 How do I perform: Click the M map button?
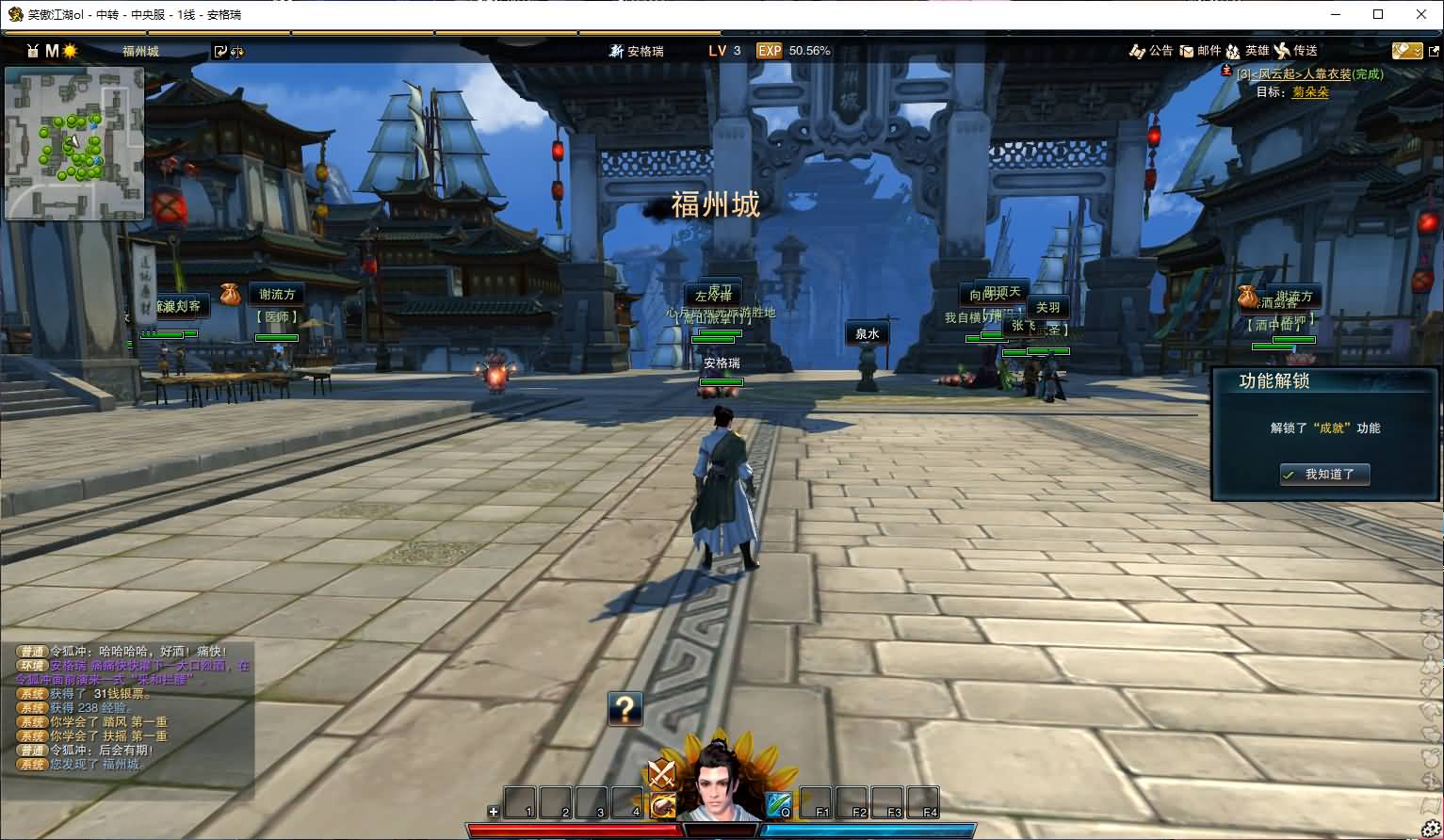52,51
